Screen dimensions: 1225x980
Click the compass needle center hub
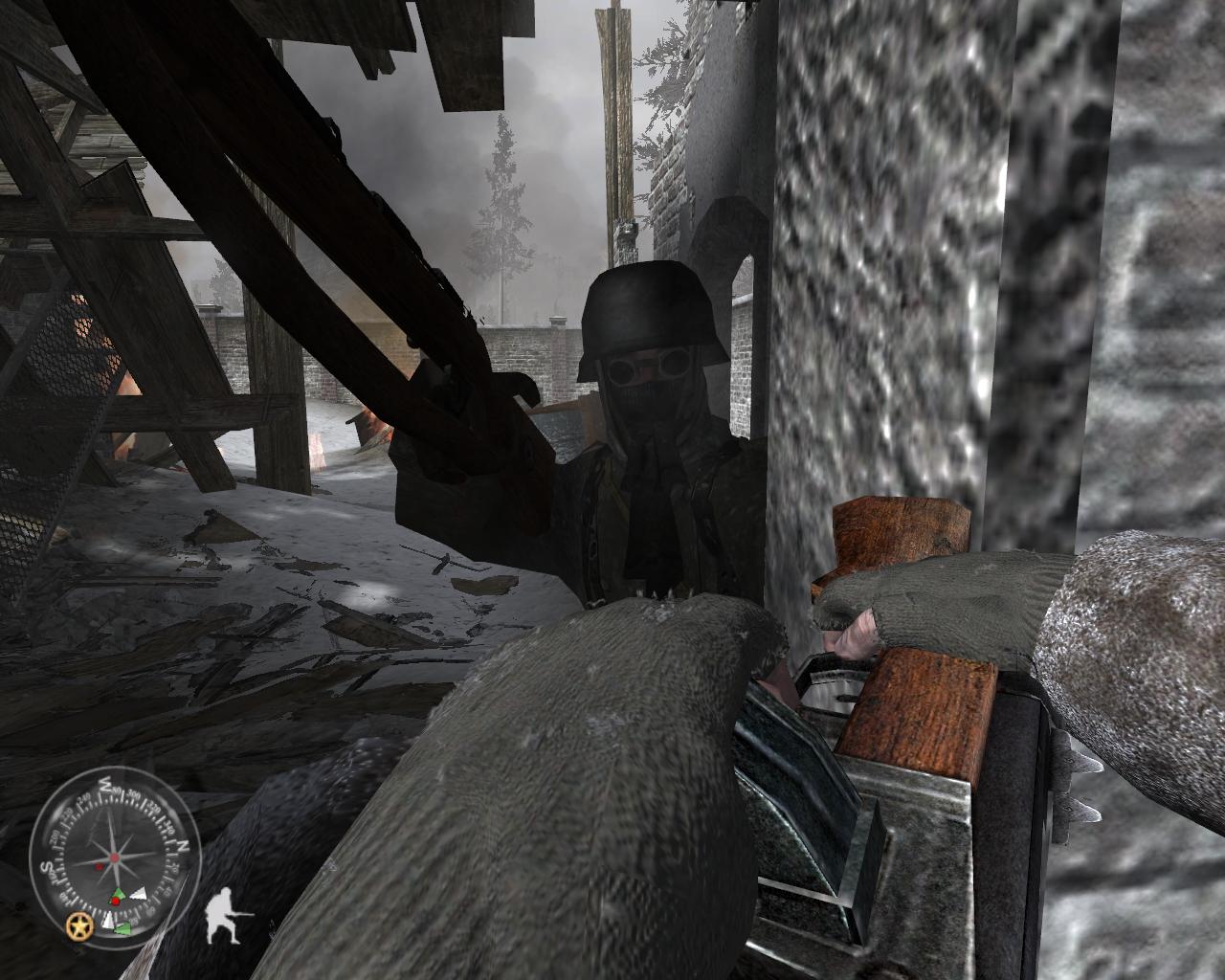(115, 856)
